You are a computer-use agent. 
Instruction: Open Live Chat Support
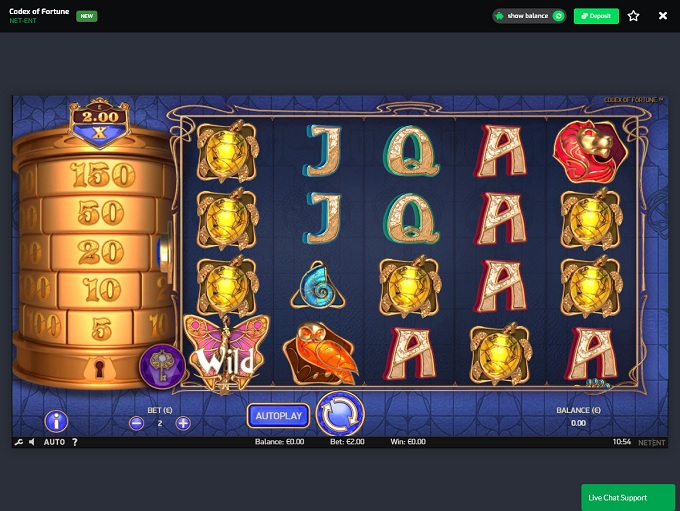tap(628, 497)
